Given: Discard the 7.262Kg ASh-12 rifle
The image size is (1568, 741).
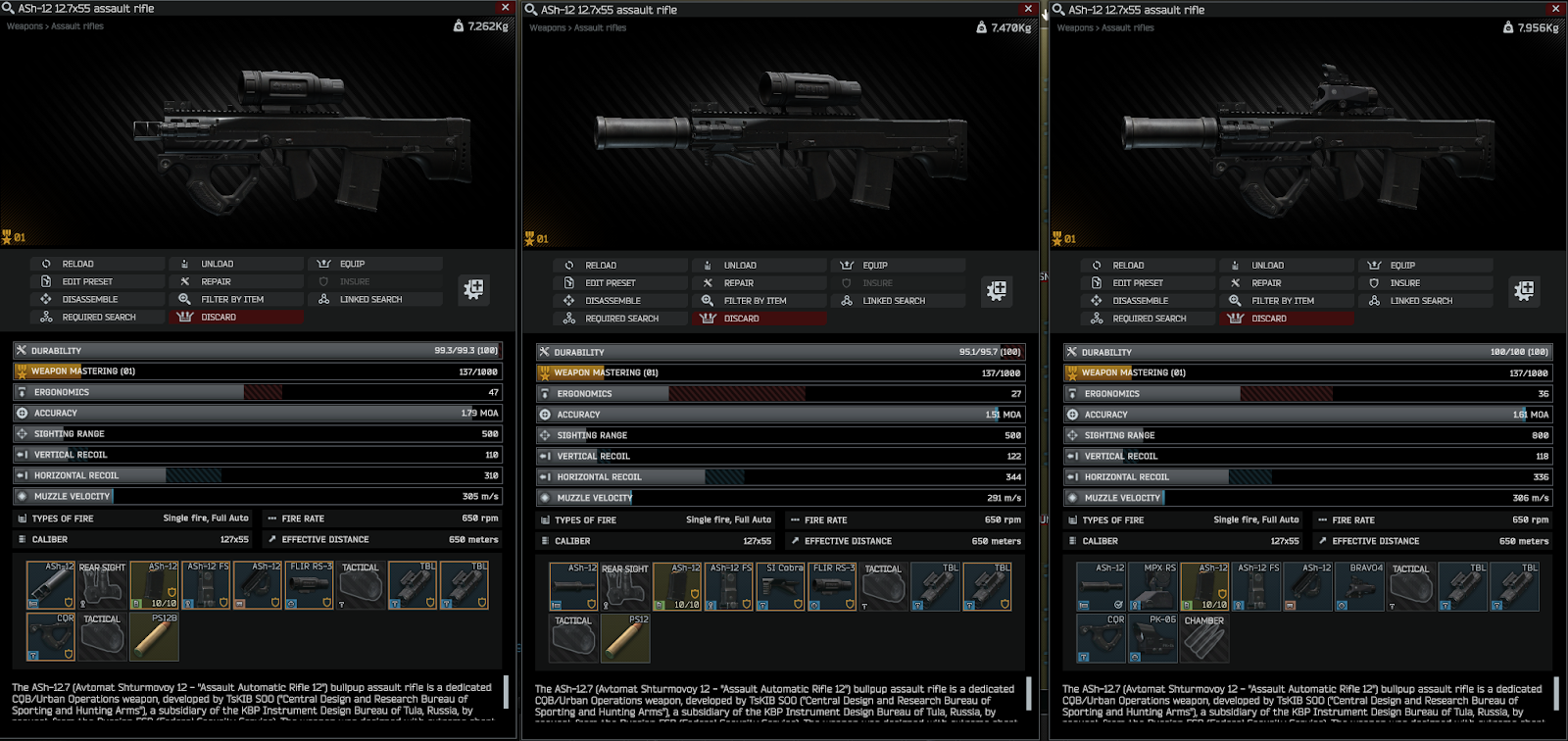Looking at the screenshot, I should pos(219,318).
